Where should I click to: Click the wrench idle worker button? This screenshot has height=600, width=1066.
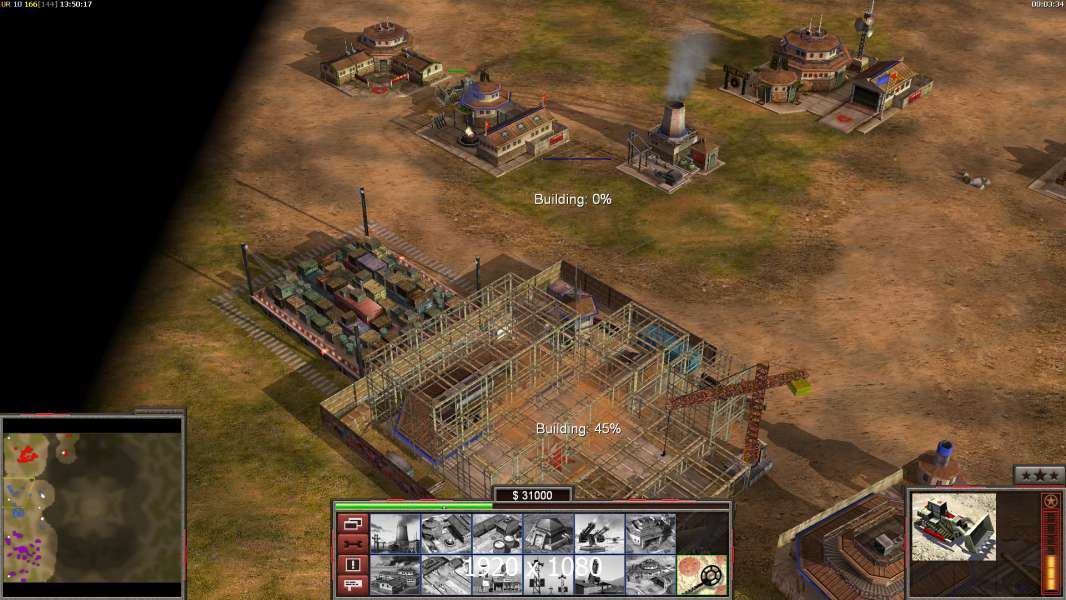(352, 544)
